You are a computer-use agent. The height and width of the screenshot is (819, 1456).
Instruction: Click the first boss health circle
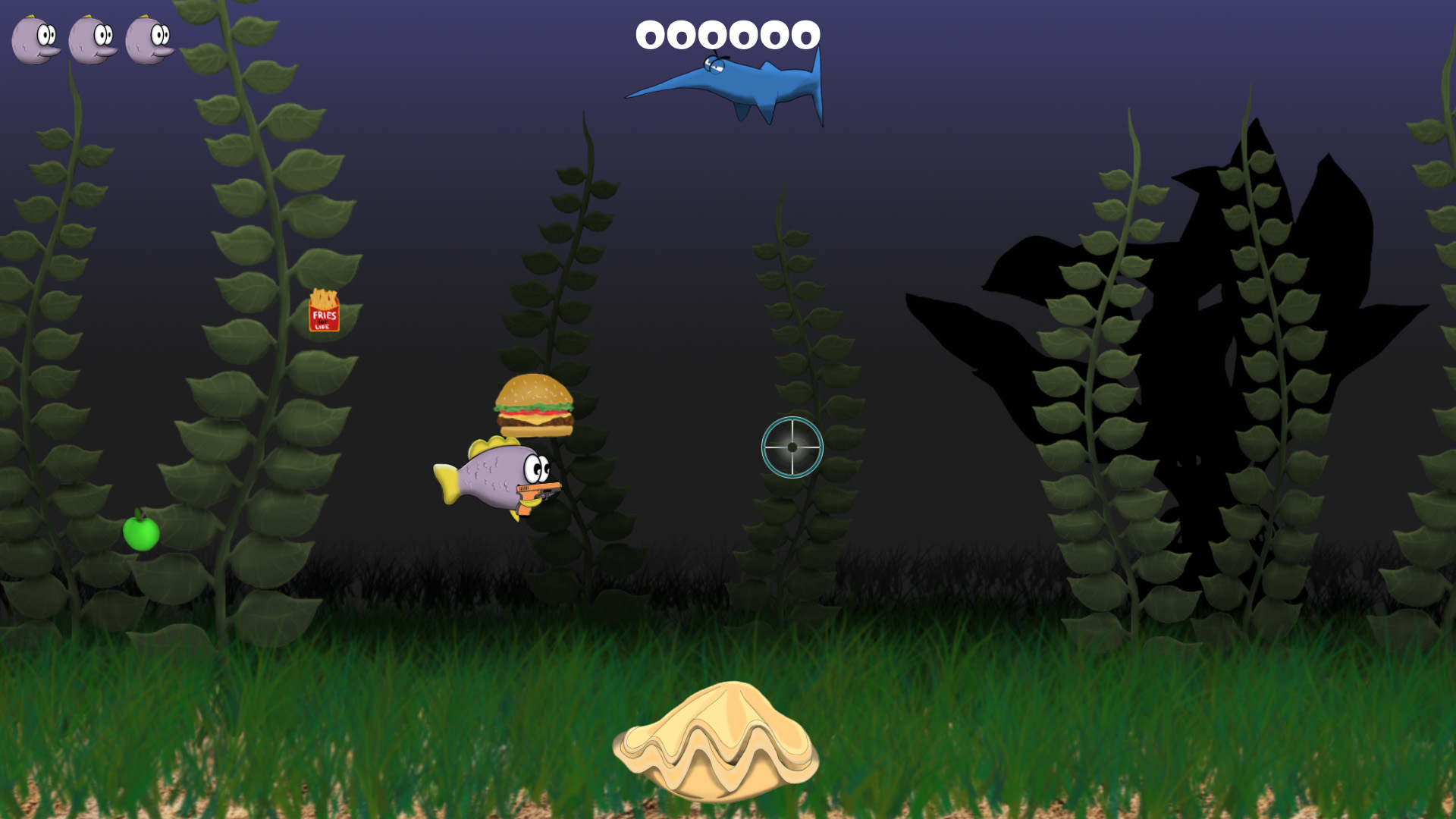point(651,33)
